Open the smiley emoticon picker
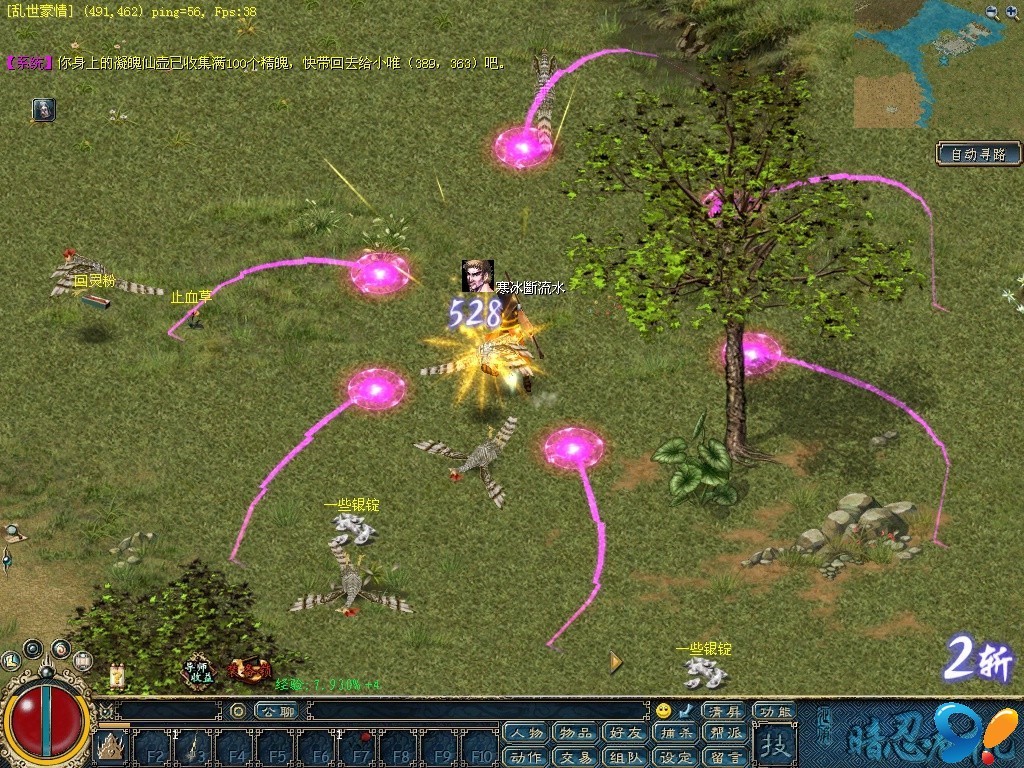The image size is (1024, 768). coord(663,711)
